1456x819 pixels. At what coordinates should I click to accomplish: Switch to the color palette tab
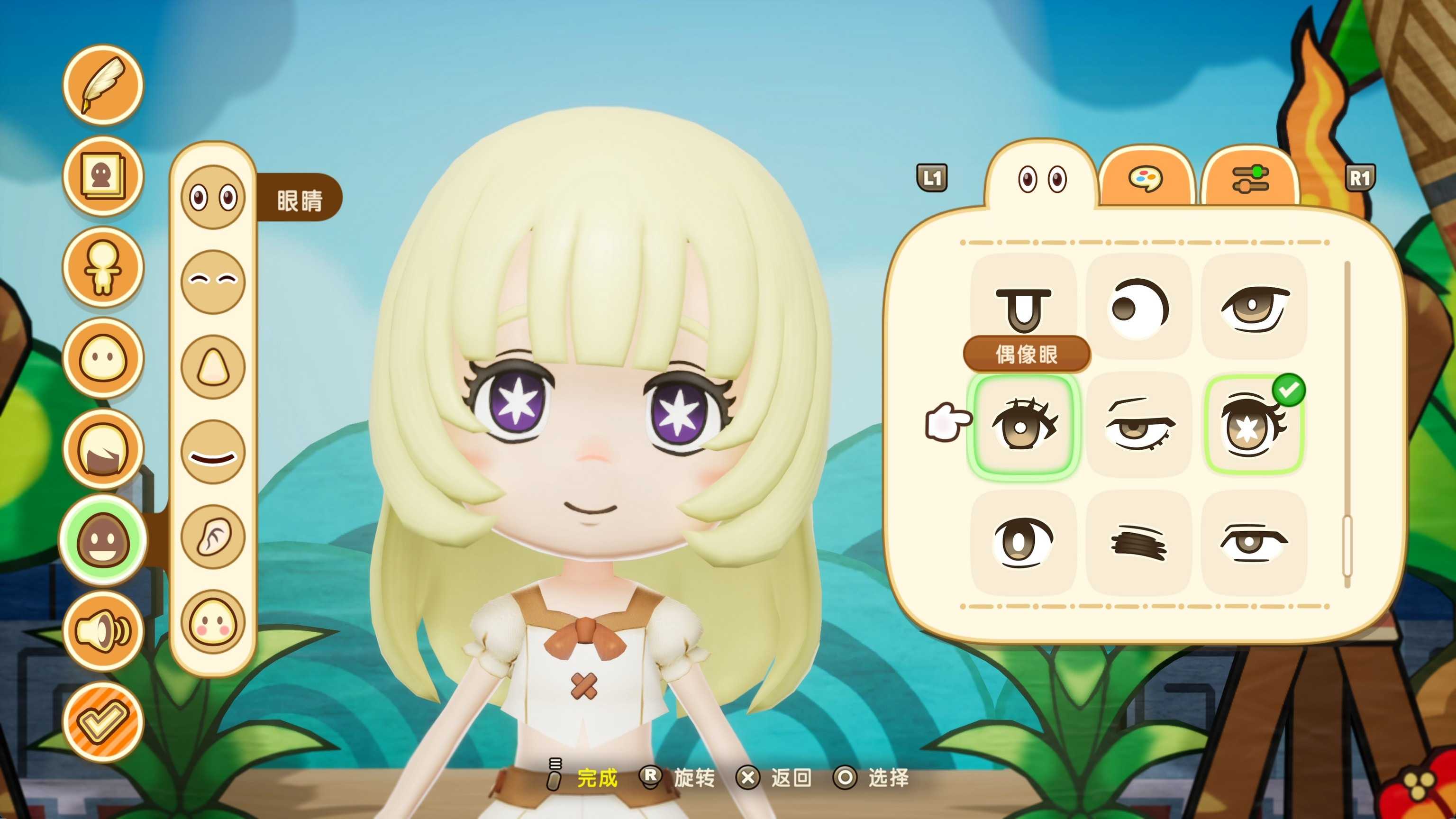pos(1145,179)
